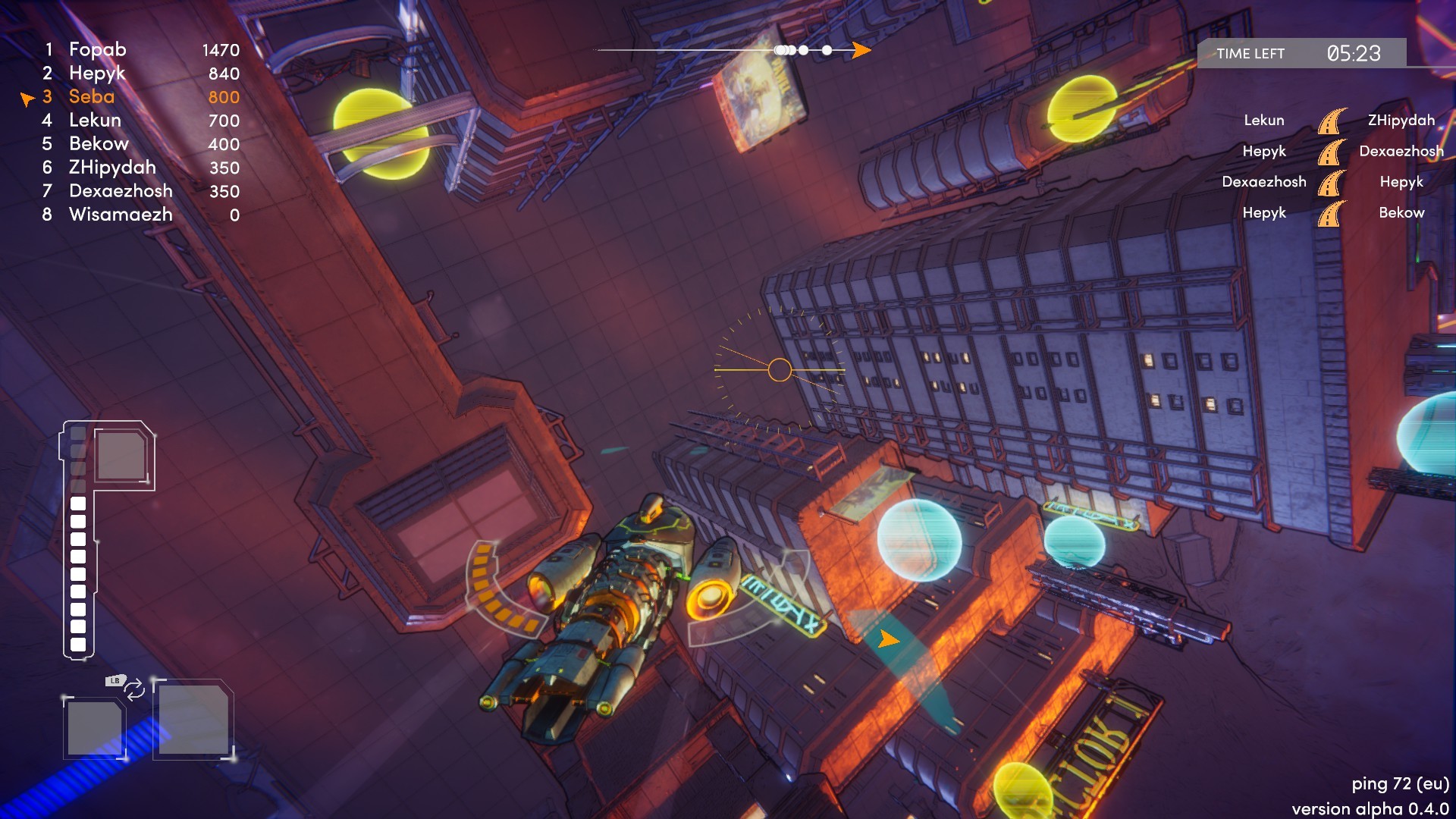Click the orange arrow marker on the objective track
This screenshot has height=819, width=1456.
click(861, 49)
